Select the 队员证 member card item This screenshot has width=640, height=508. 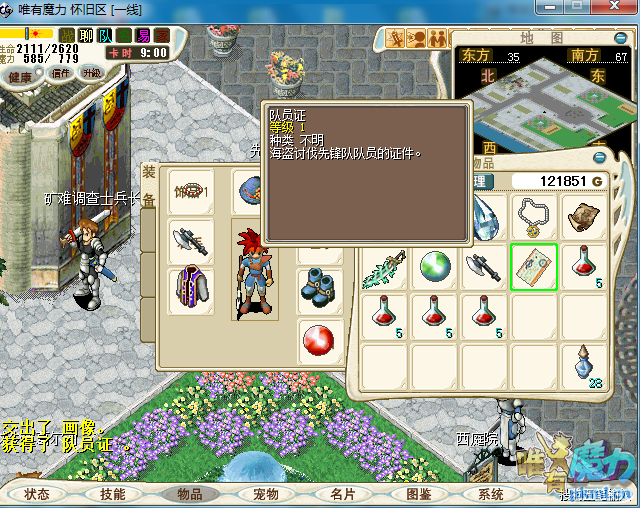[534, 267]
